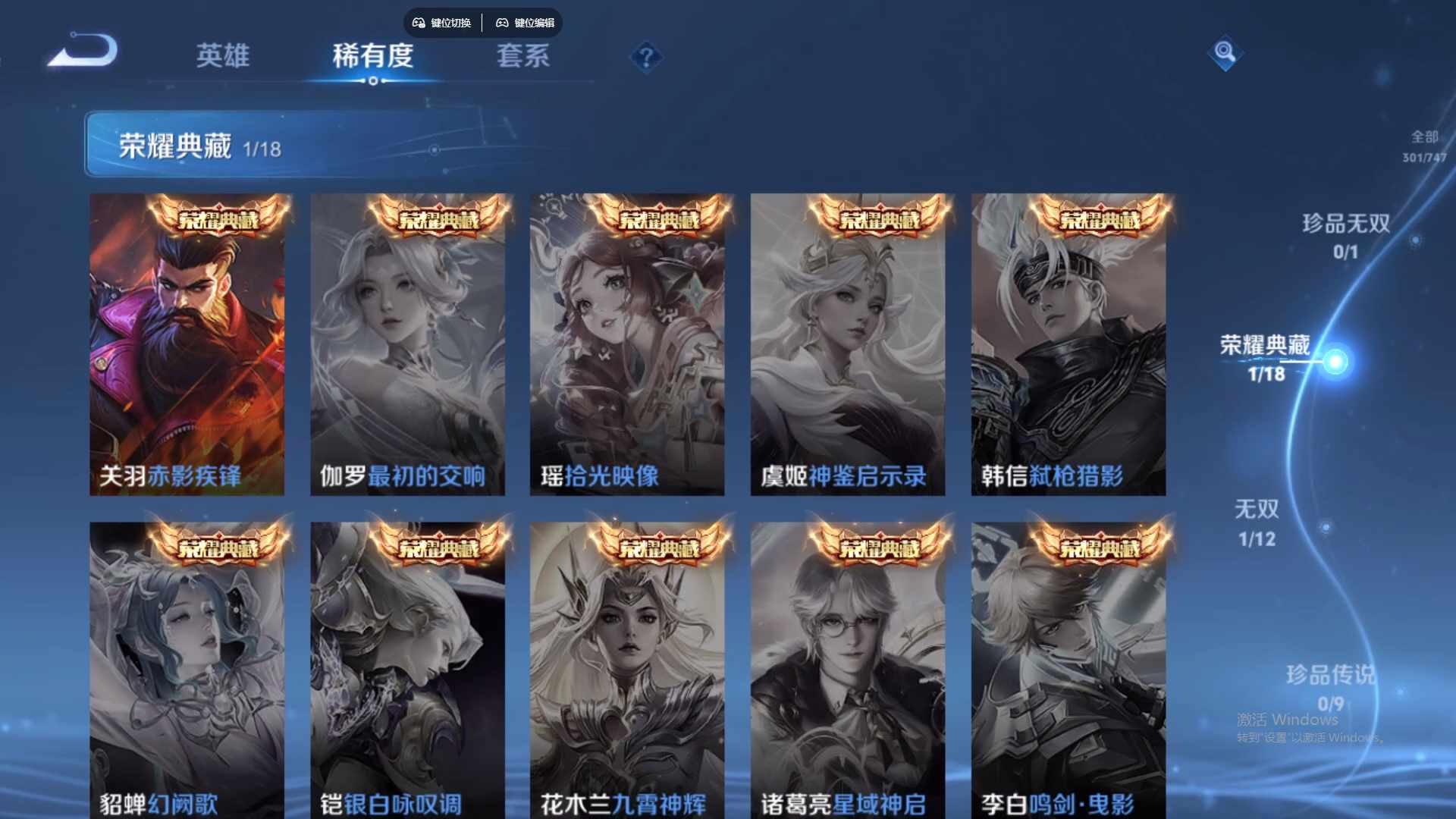Switch to the 英雄 tab
Viewport: 1456px width, 819px height.
point(224,57)
